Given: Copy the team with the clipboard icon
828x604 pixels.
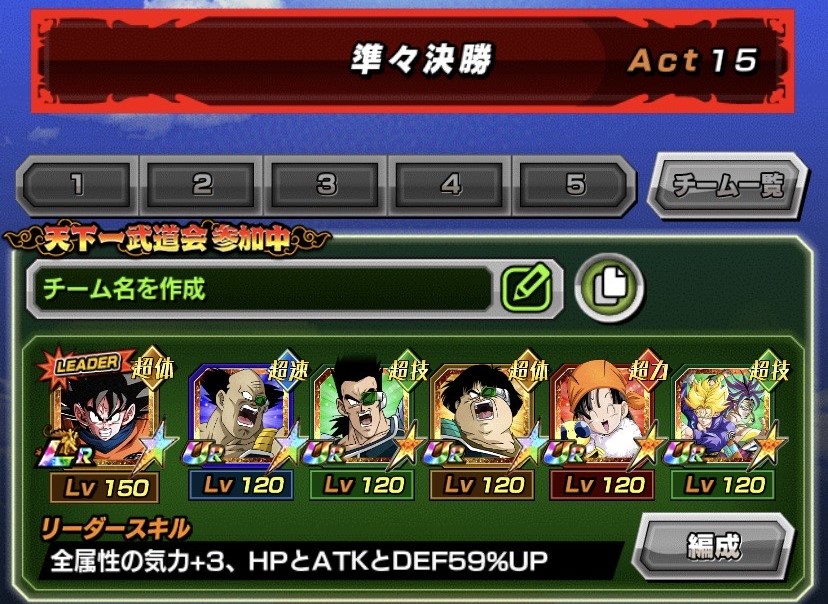Looking at the screenshot, I should (x=609, y=289).
